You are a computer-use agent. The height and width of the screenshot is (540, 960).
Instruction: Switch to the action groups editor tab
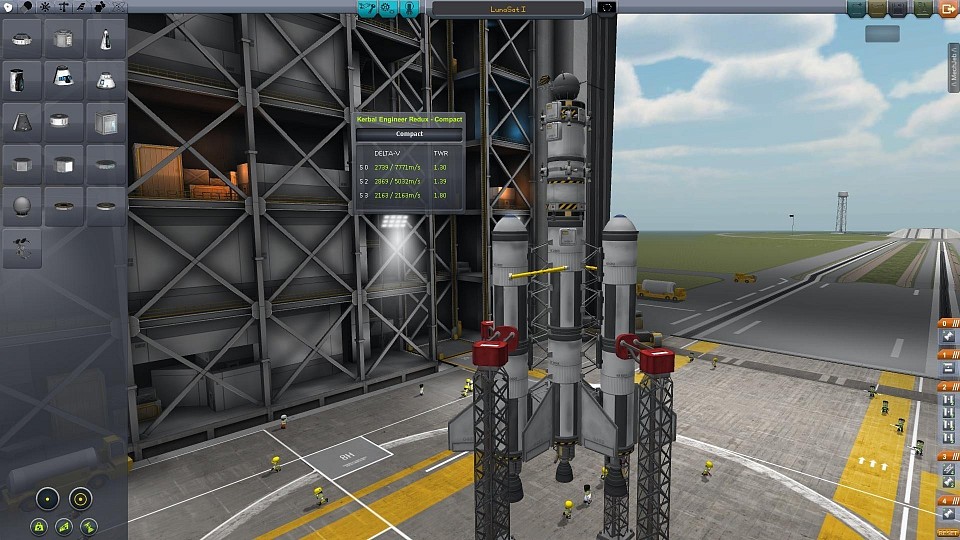387,8
